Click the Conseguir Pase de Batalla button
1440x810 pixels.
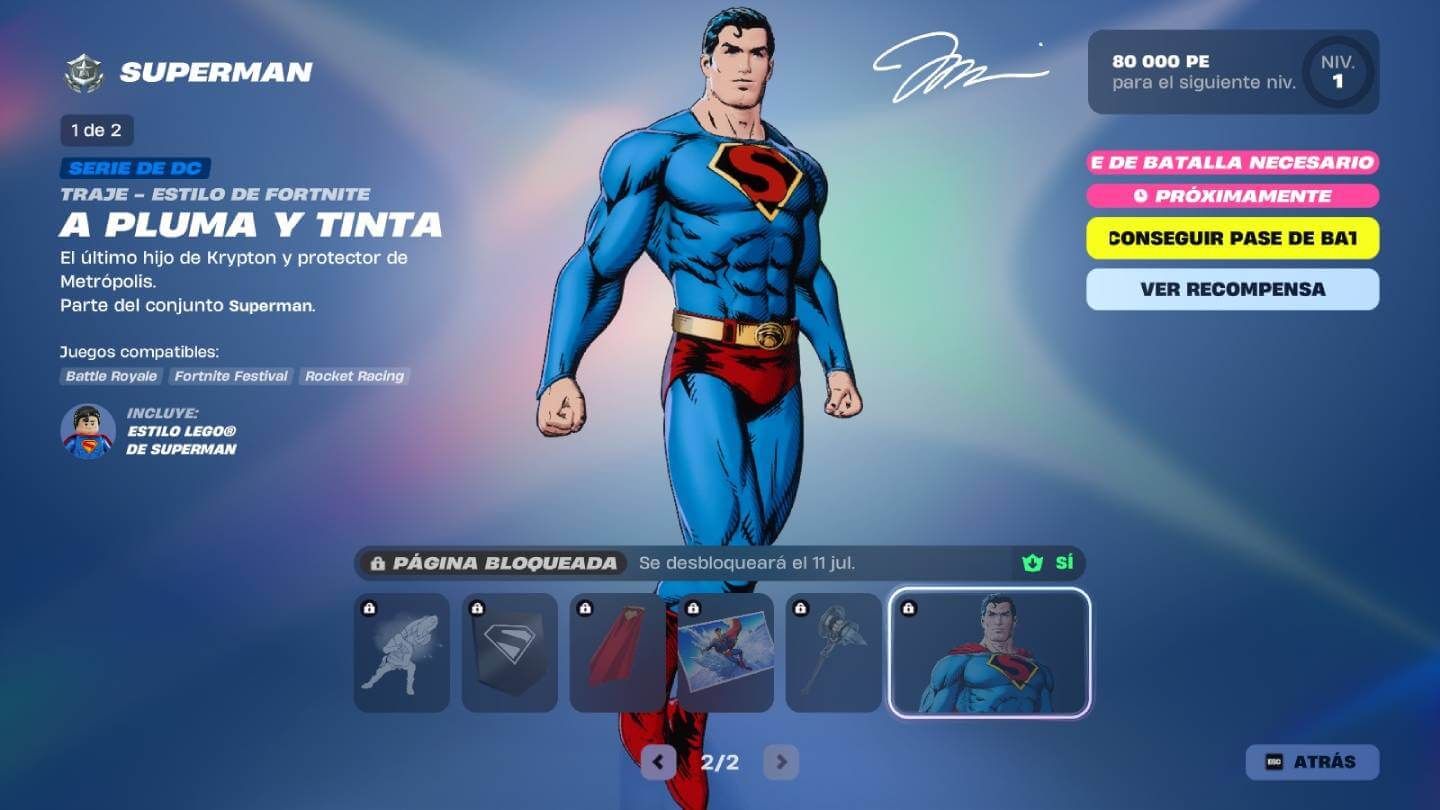[x=1231, y=239]
